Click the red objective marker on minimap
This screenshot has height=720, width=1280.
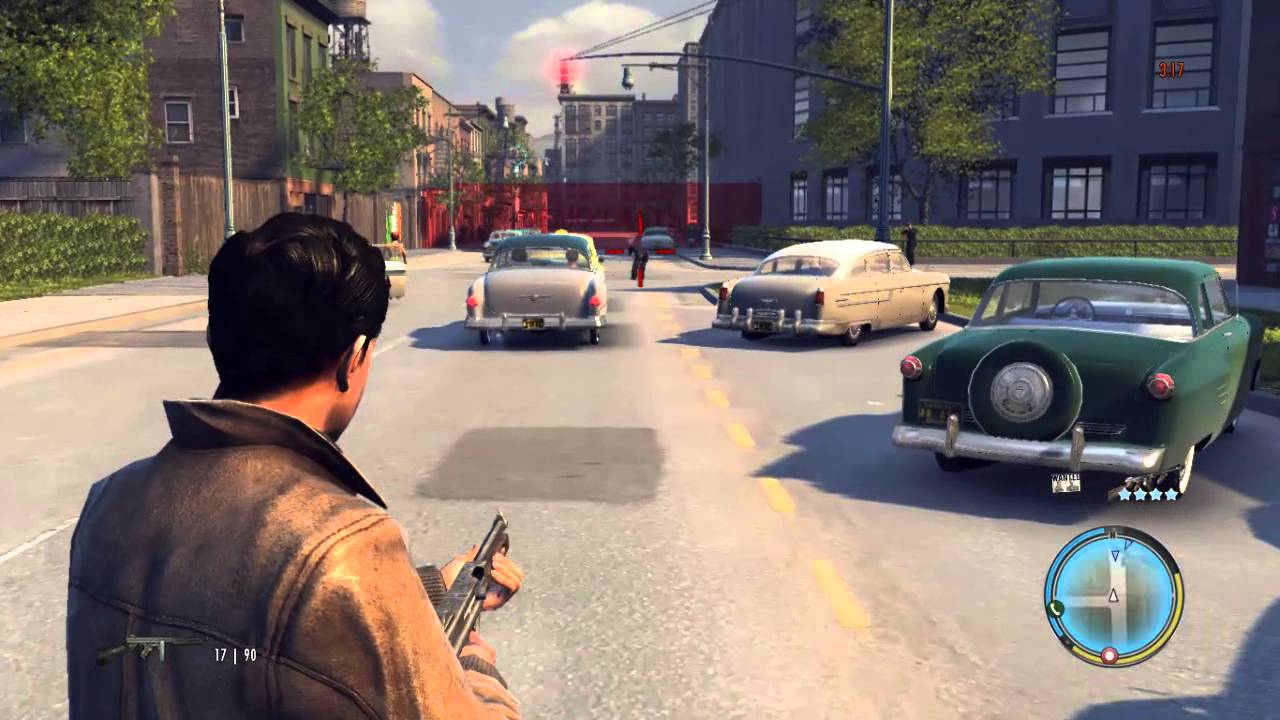click(1109, 655)
